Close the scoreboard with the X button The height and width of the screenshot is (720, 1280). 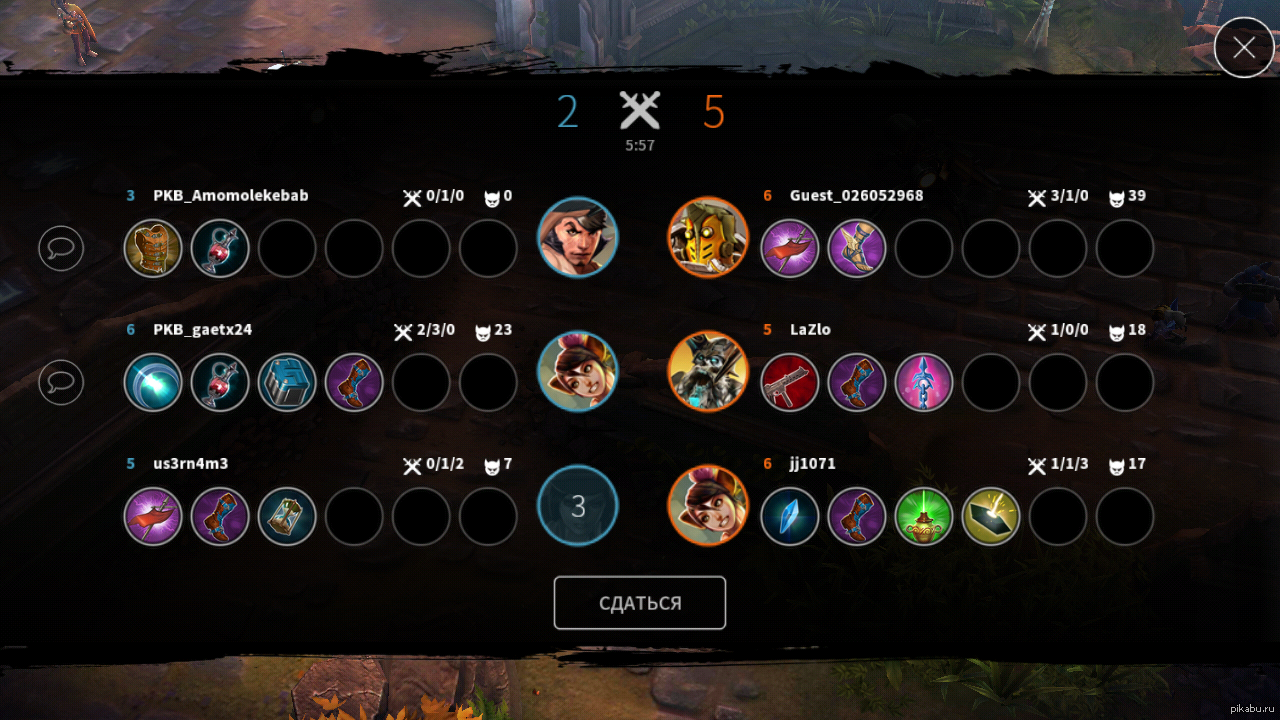tap(1244, 47)
